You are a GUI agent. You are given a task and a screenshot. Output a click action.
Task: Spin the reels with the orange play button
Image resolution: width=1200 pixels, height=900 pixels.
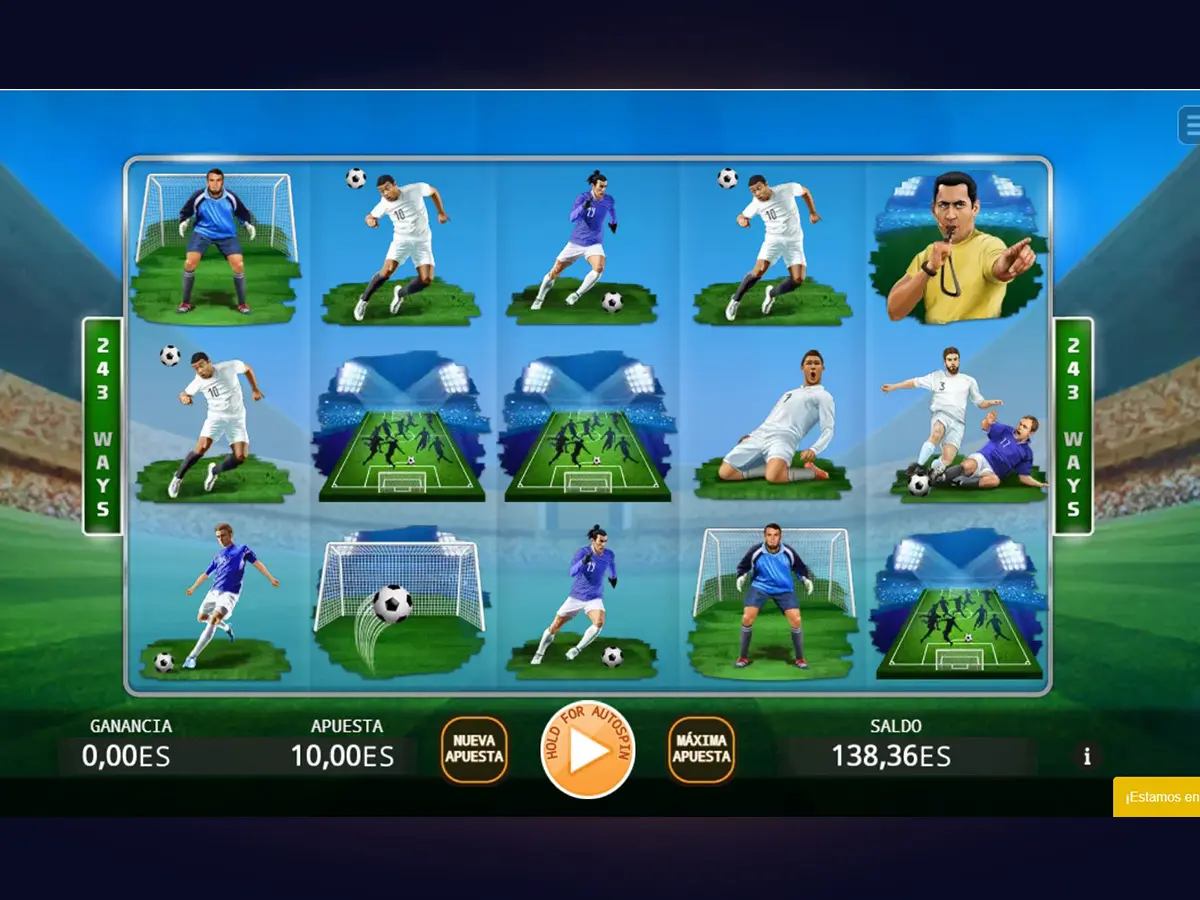coord(588,750)
